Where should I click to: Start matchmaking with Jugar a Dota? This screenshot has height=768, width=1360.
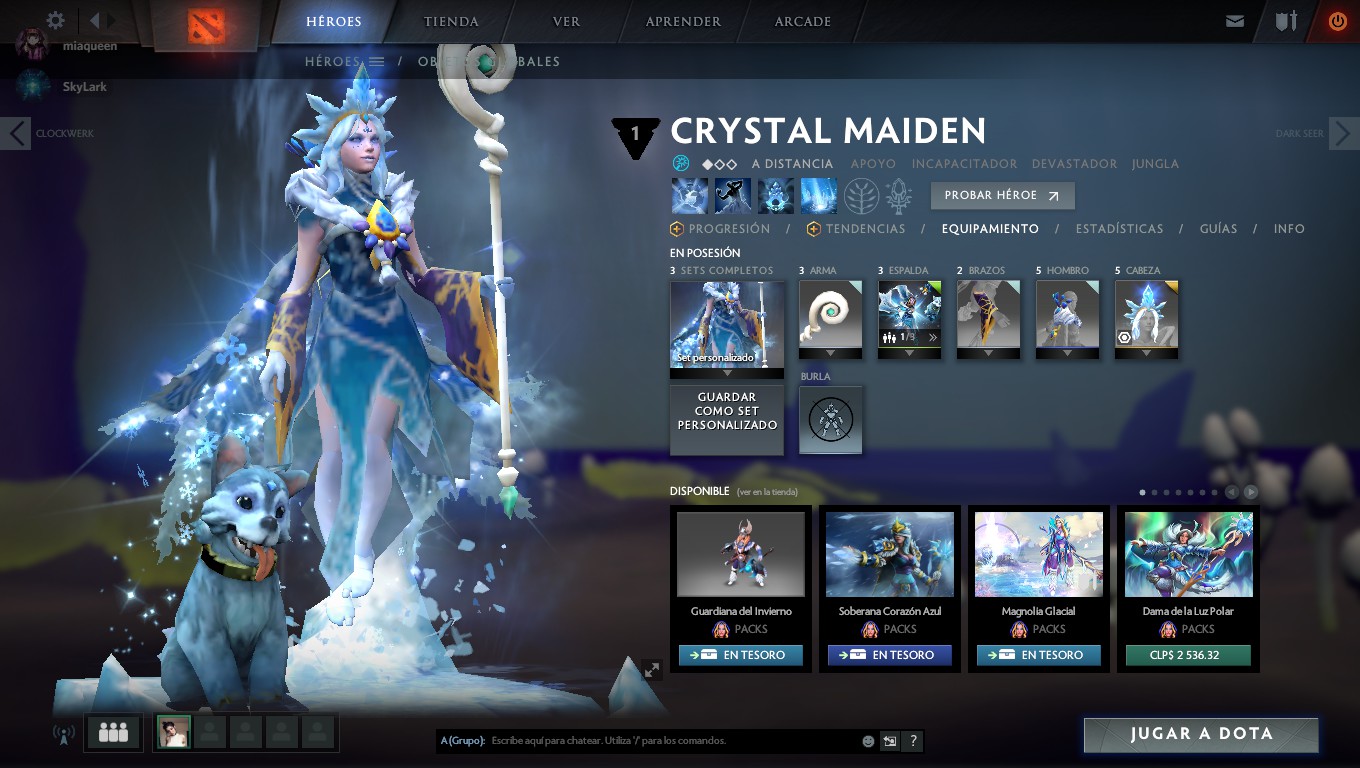point(1201,734)
